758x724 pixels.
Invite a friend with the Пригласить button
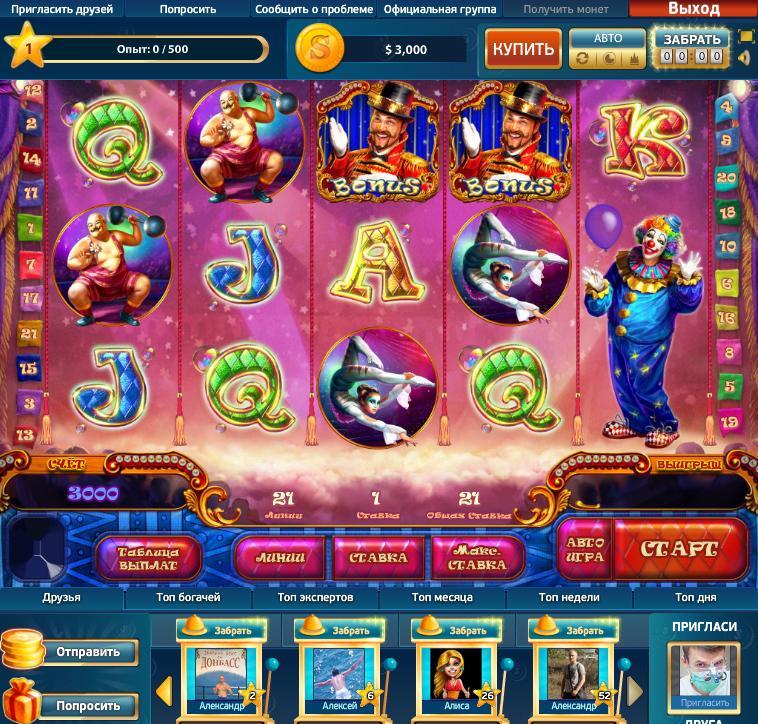(x=704, y=703)
